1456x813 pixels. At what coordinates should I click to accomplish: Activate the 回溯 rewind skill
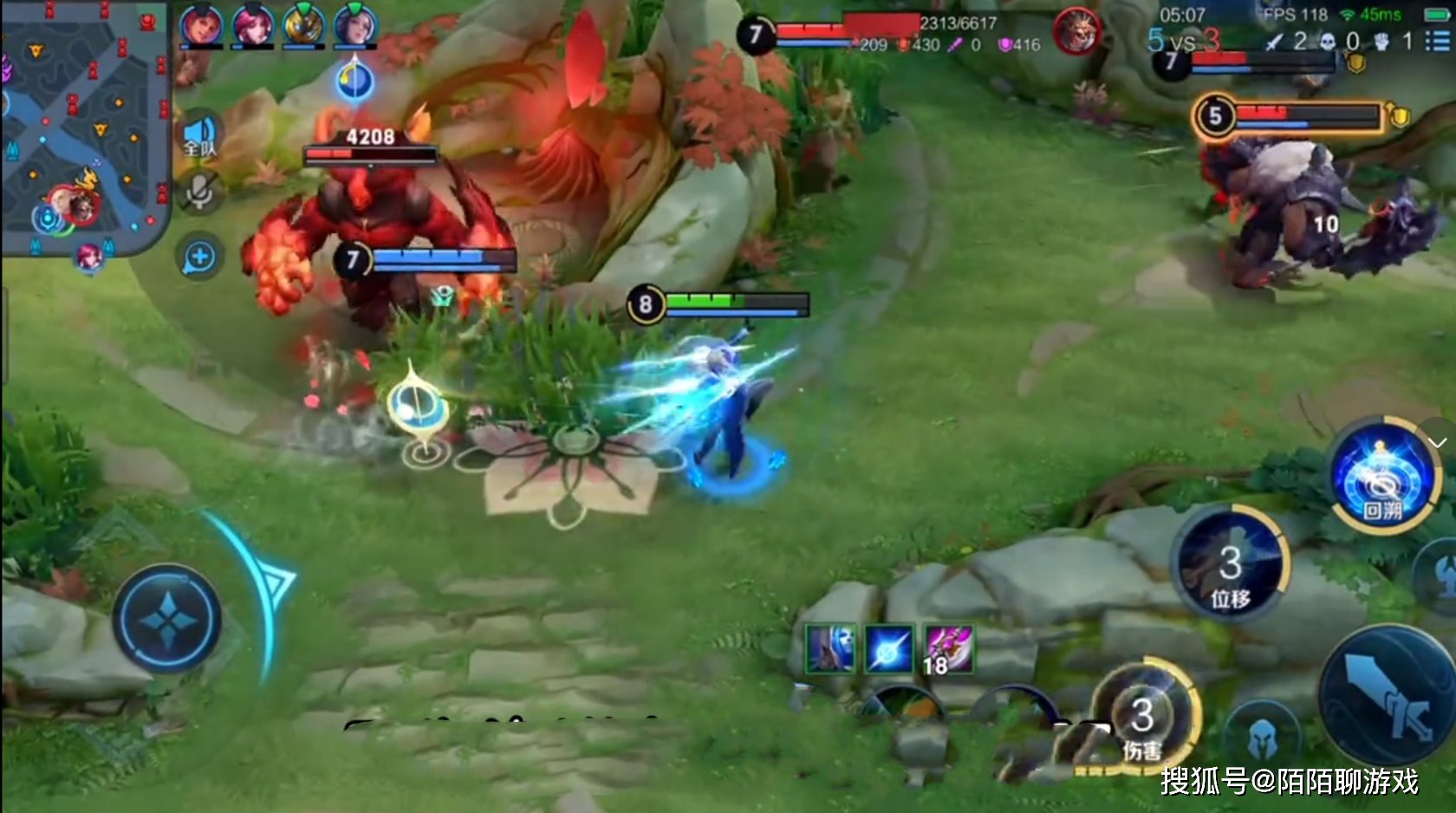(x=1382, y=475)
